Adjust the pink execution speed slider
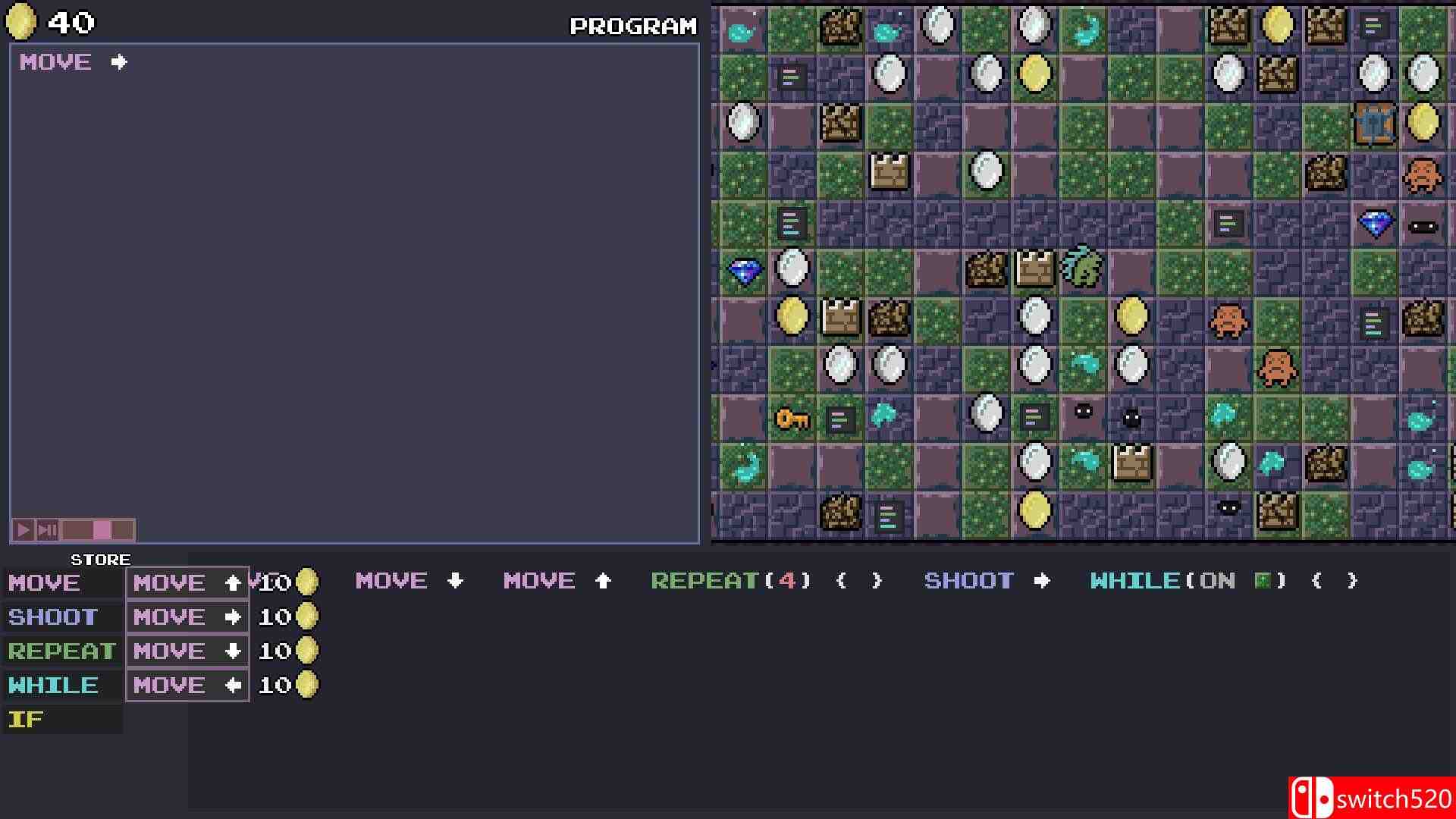Viewport: 1456px width, 819px height. [x=102, y=529]
